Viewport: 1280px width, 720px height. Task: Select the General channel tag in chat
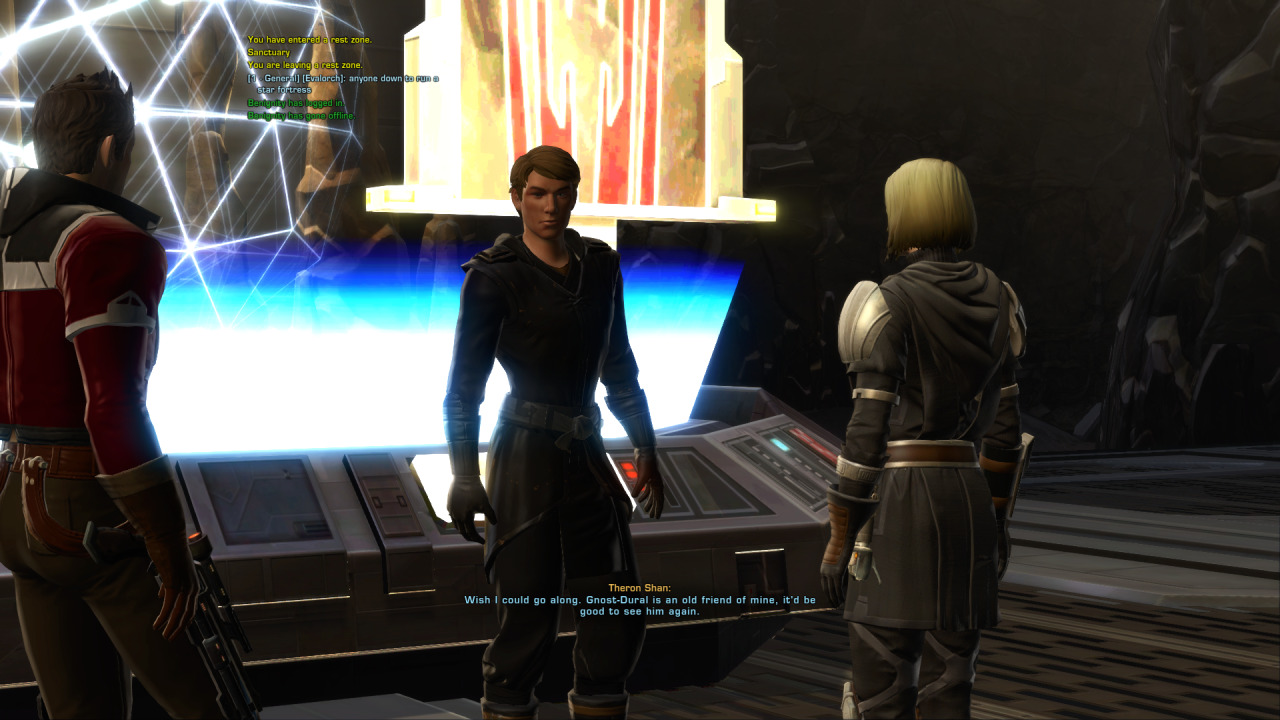pos(268,78)
